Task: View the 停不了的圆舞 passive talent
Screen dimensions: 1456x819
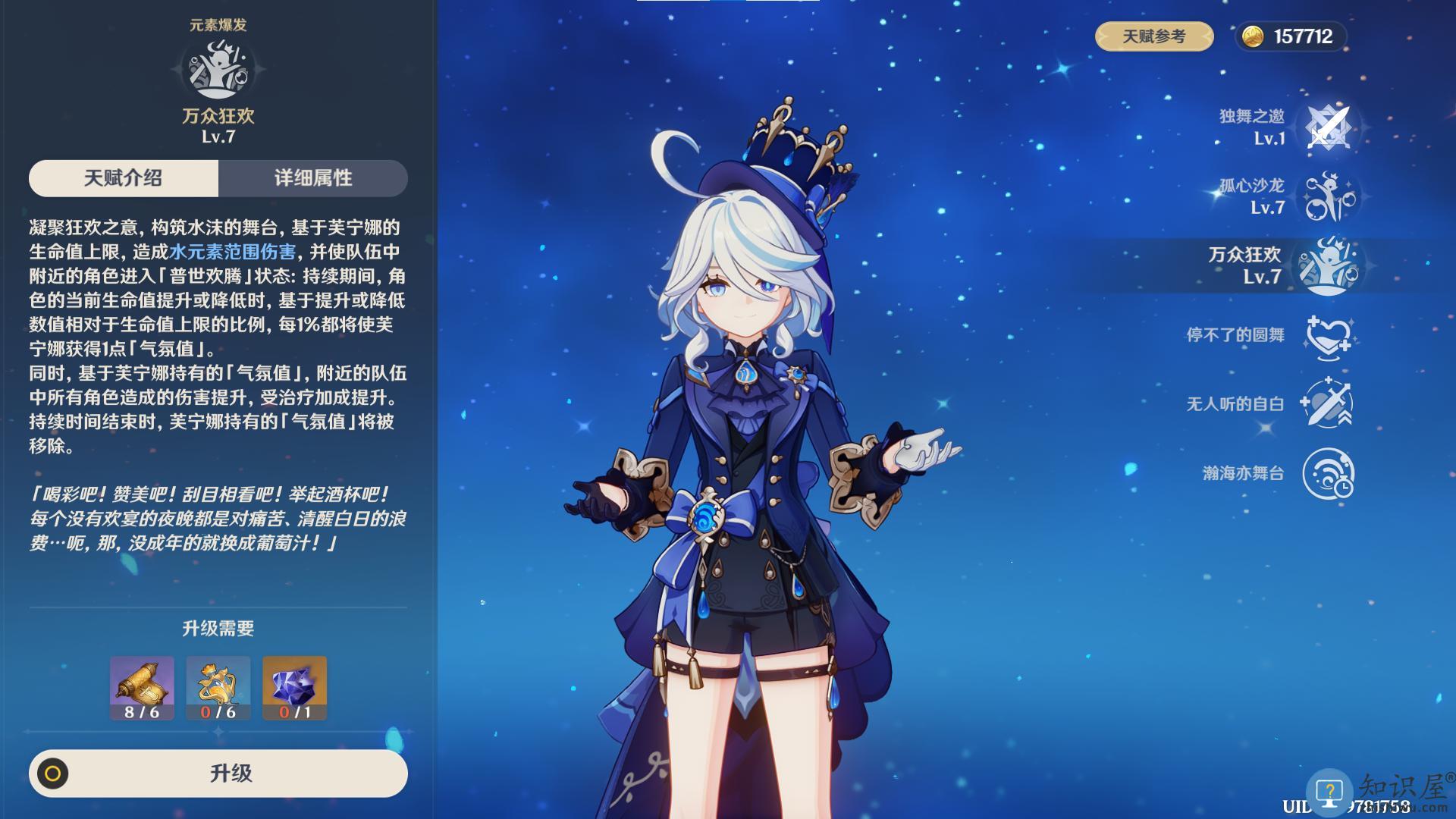Action: coord(1329,335)
